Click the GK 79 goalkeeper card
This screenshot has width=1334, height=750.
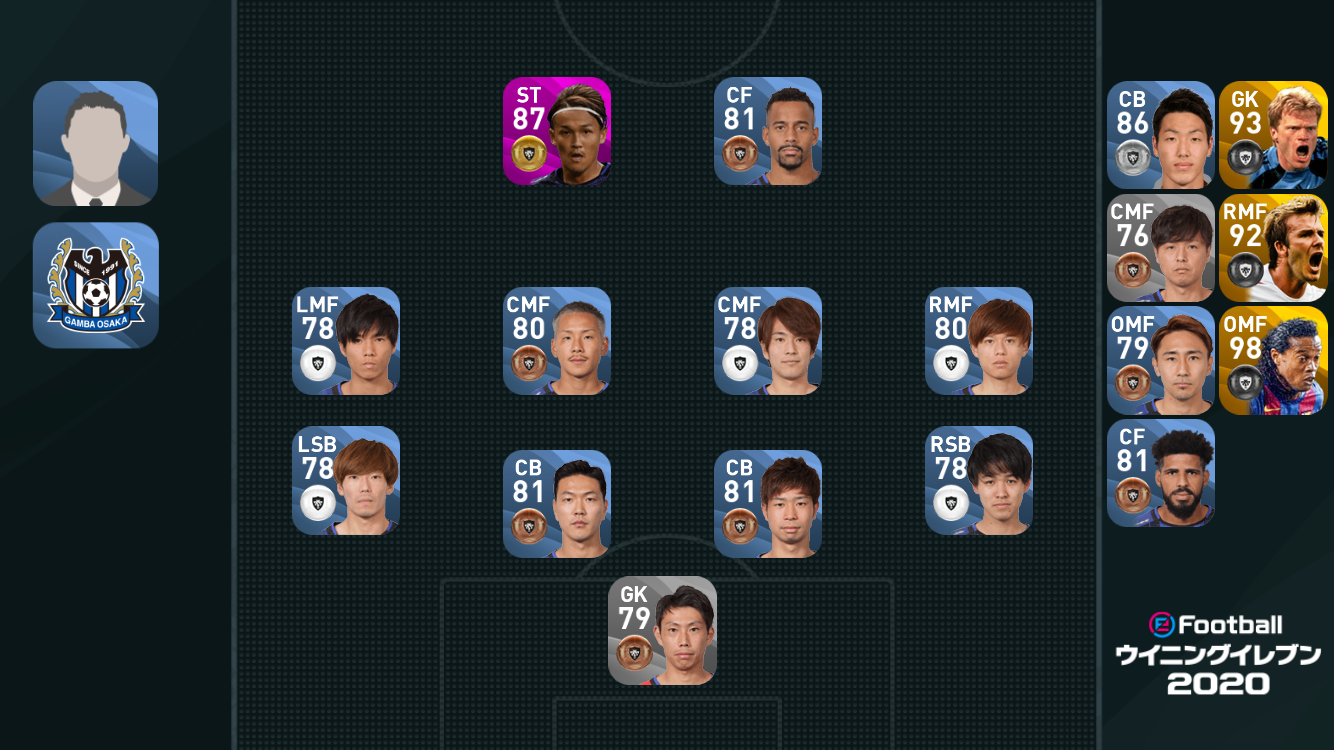click(662, 631)
